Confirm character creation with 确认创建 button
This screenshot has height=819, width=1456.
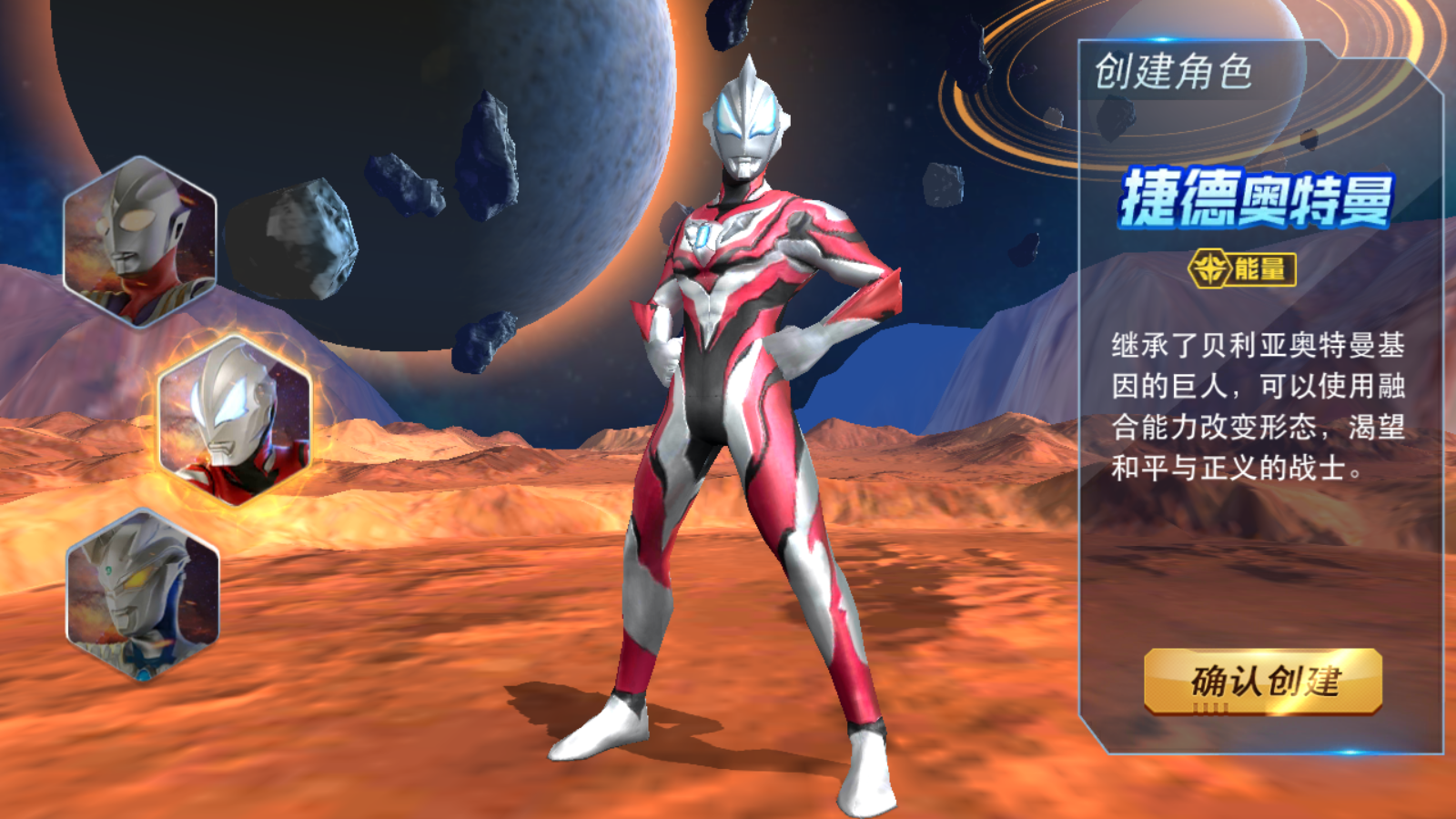[x=1263, y=681]
